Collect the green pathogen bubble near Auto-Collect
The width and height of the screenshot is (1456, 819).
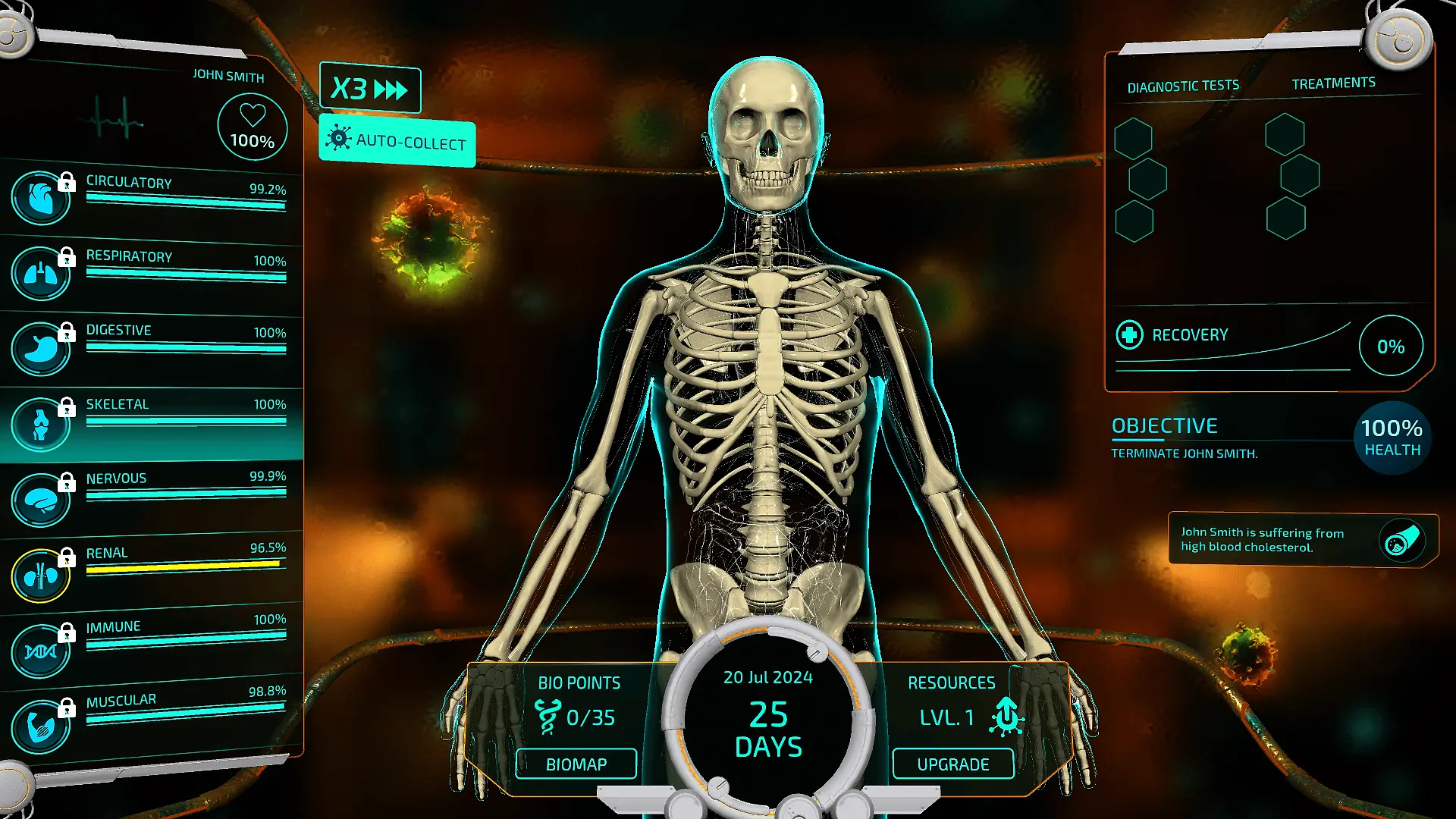point(430,239)
